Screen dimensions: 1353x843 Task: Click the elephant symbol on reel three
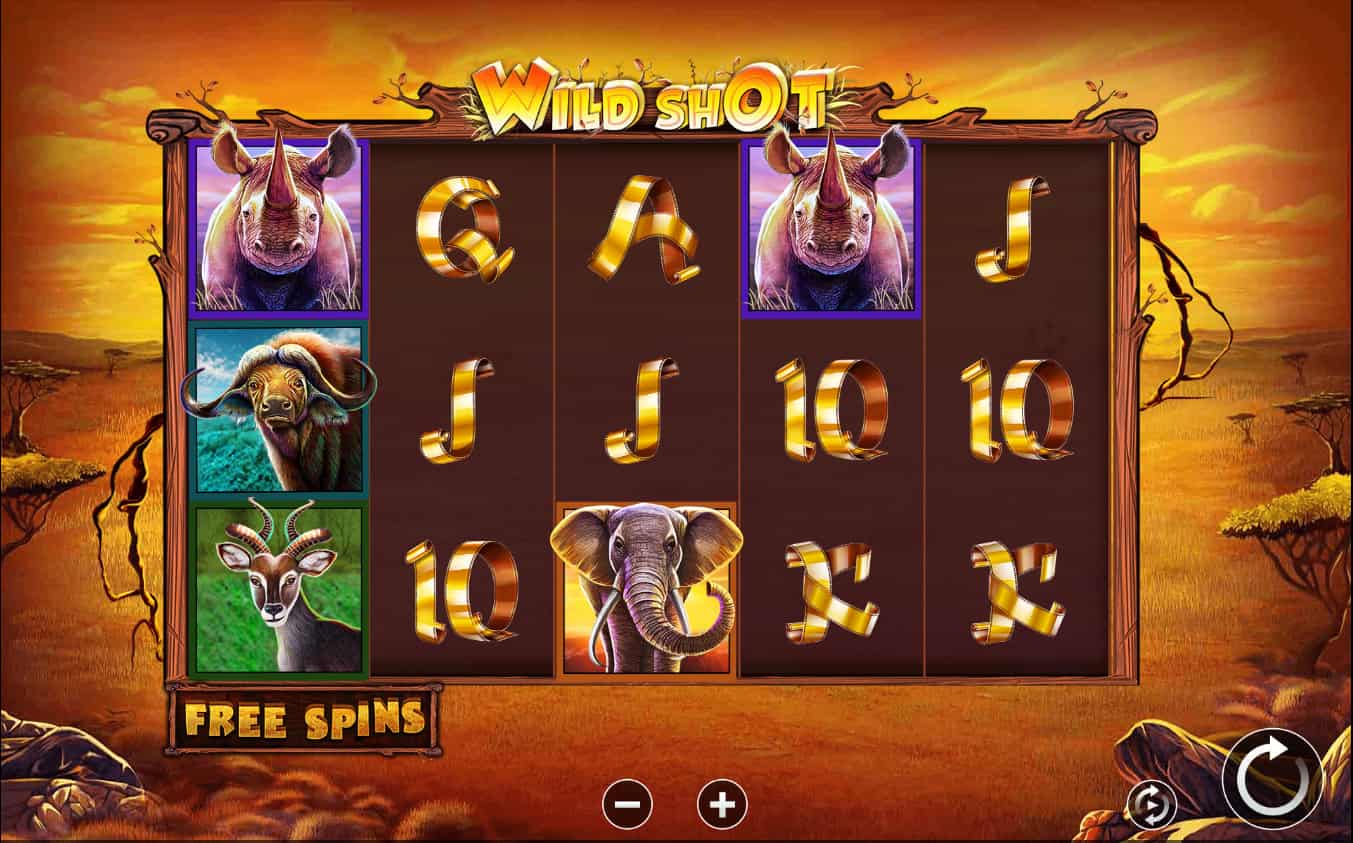[648, 588]
